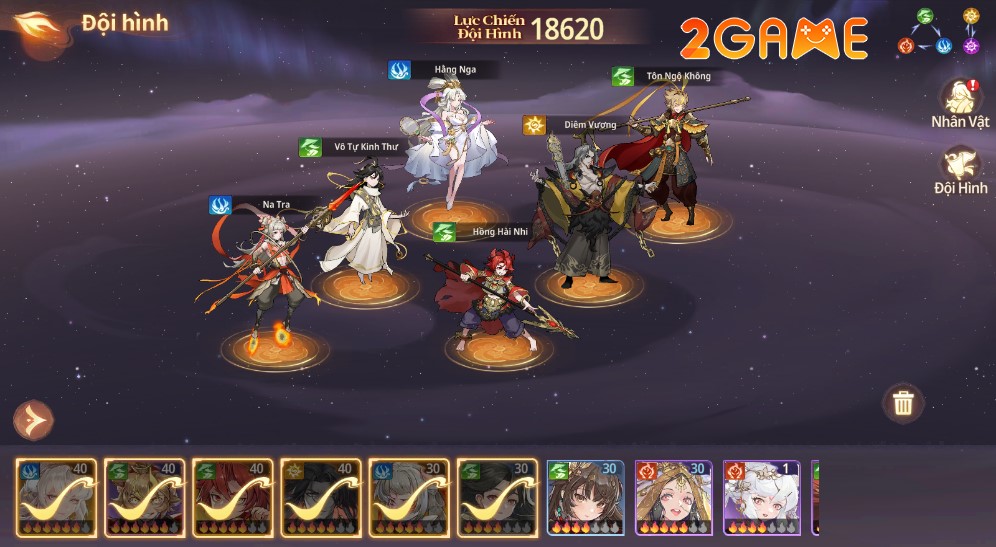
Task: Toggle the yellow-element level 40 hero card
Action: point(321,497)
